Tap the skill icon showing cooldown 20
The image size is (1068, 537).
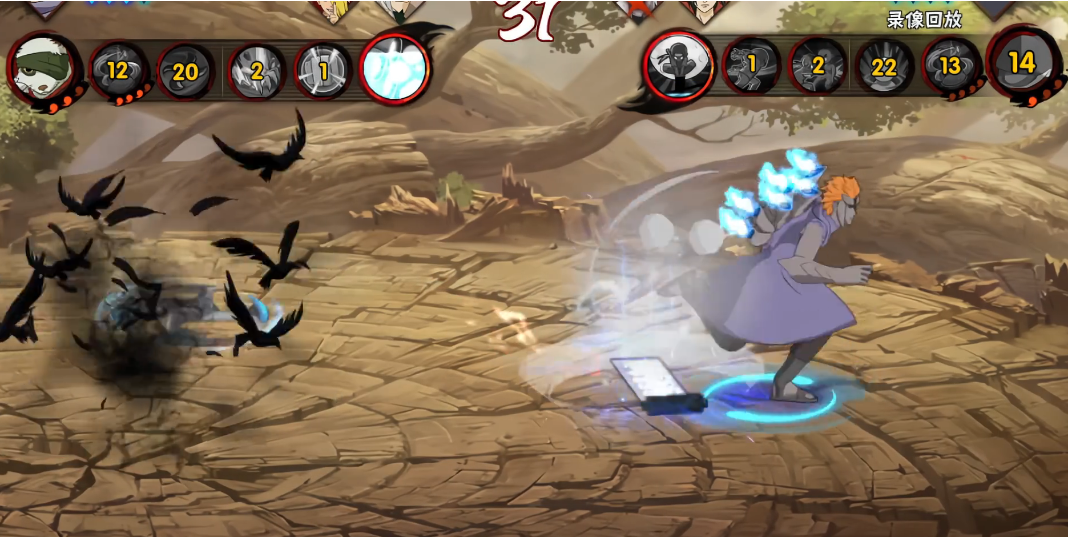click(185, 71)
